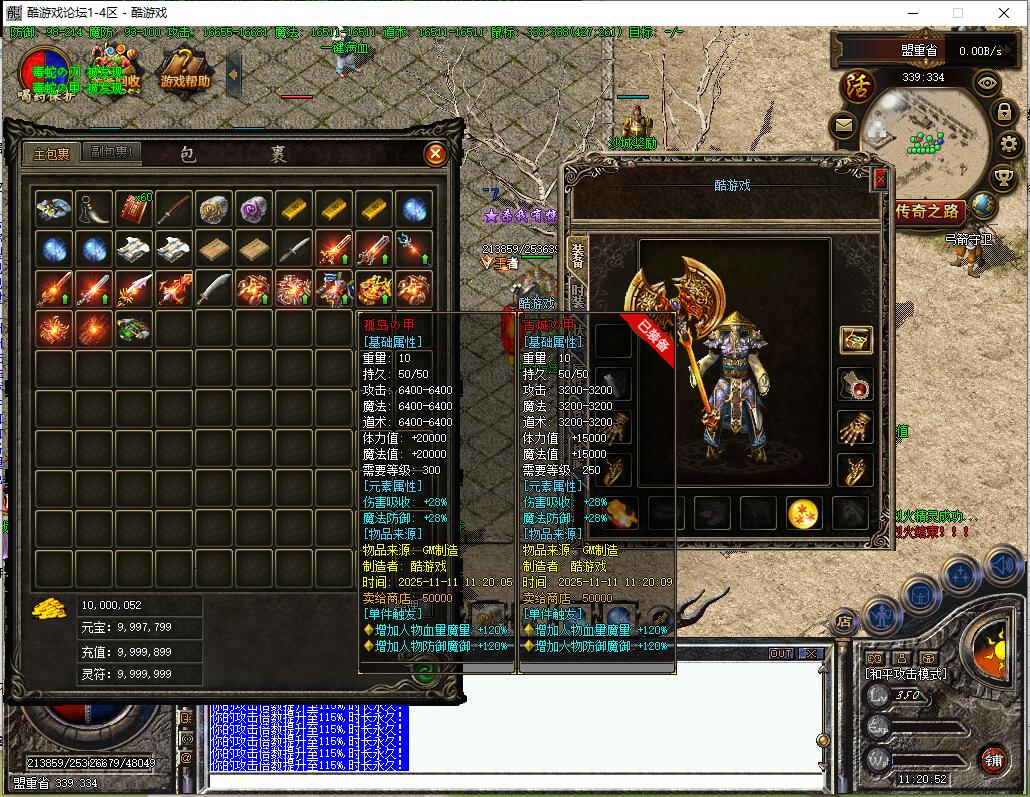This screenshot has width=1030, height=797.
Task: Maximize the game window
Action: [x=958, y=13]
